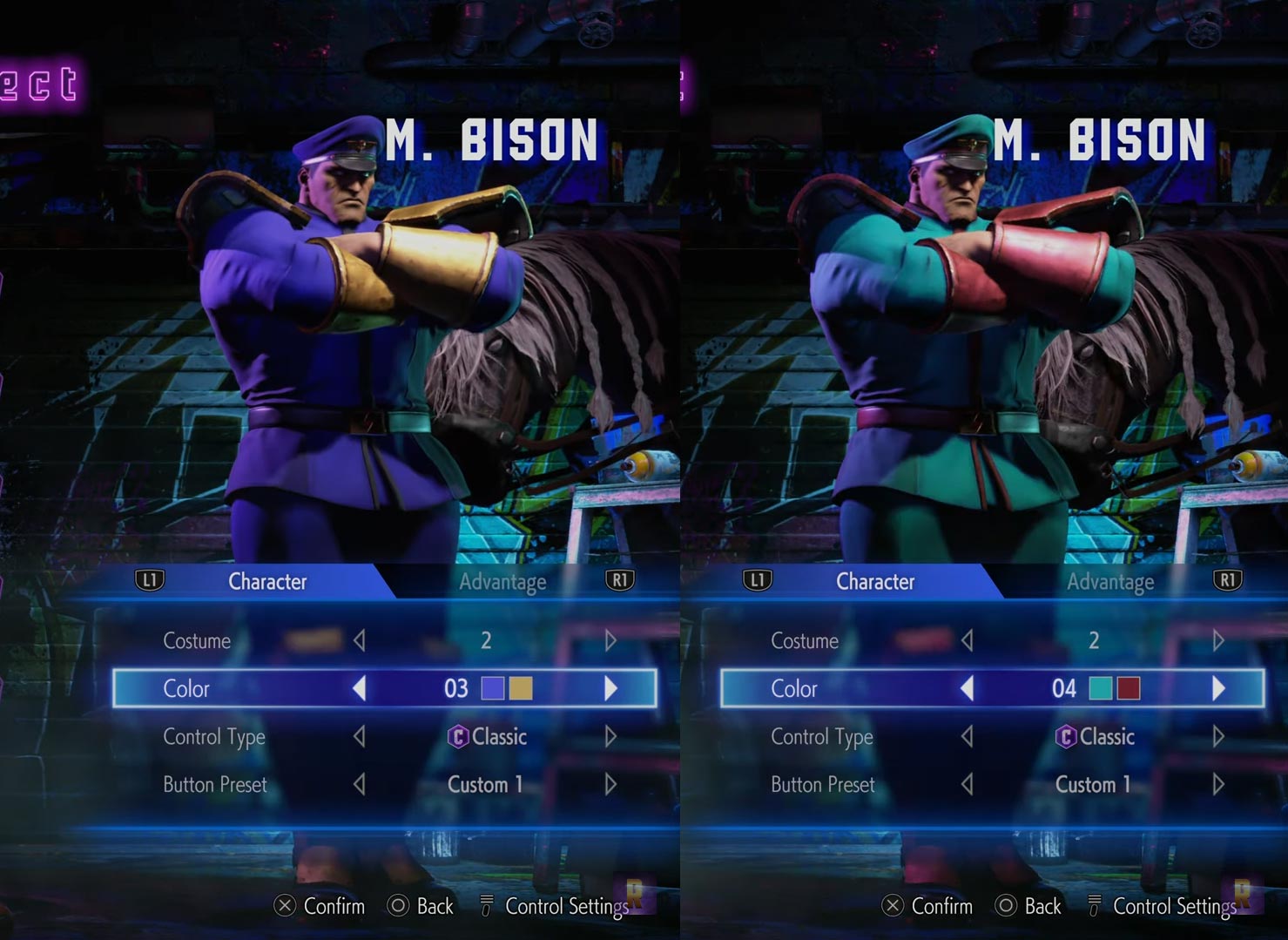Click the R1 shoulder button icon
The width and height of the screenshot is (1288, 940).
[620, 581]
